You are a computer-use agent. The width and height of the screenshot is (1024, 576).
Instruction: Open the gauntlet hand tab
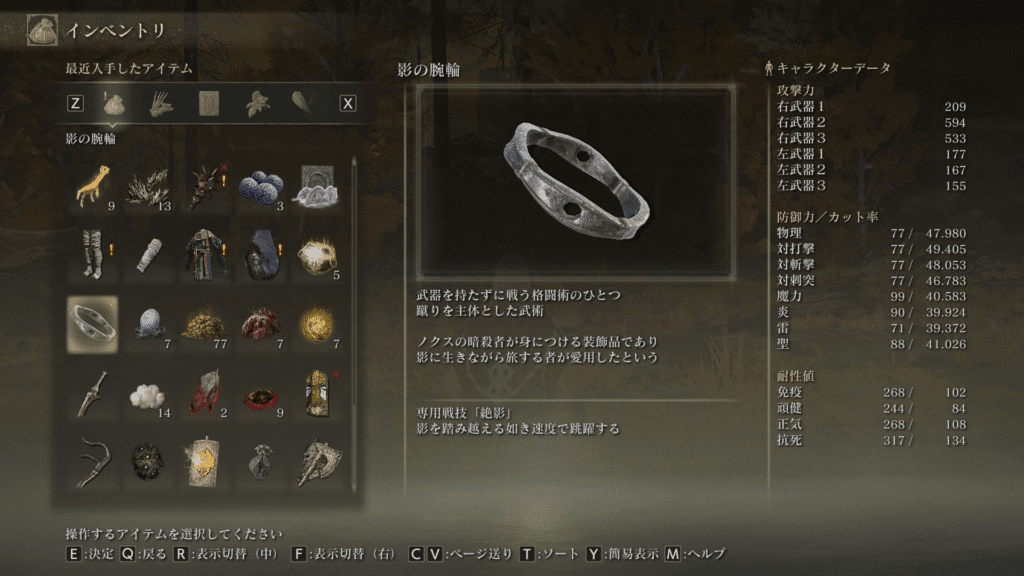click(x=160, y=102)
